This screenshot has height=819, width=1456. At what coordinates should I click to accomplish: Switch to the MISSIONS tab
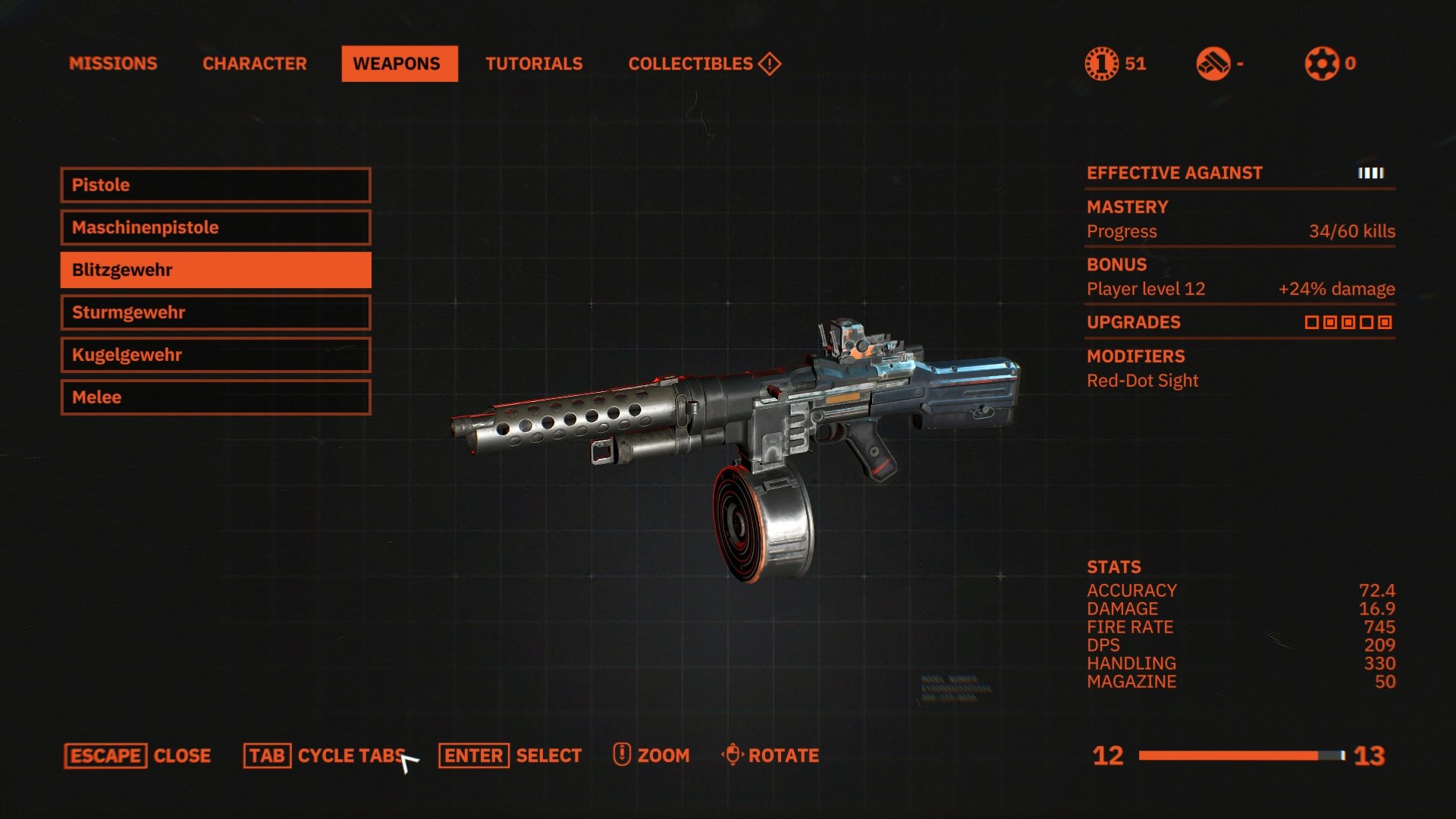(114, 64)
